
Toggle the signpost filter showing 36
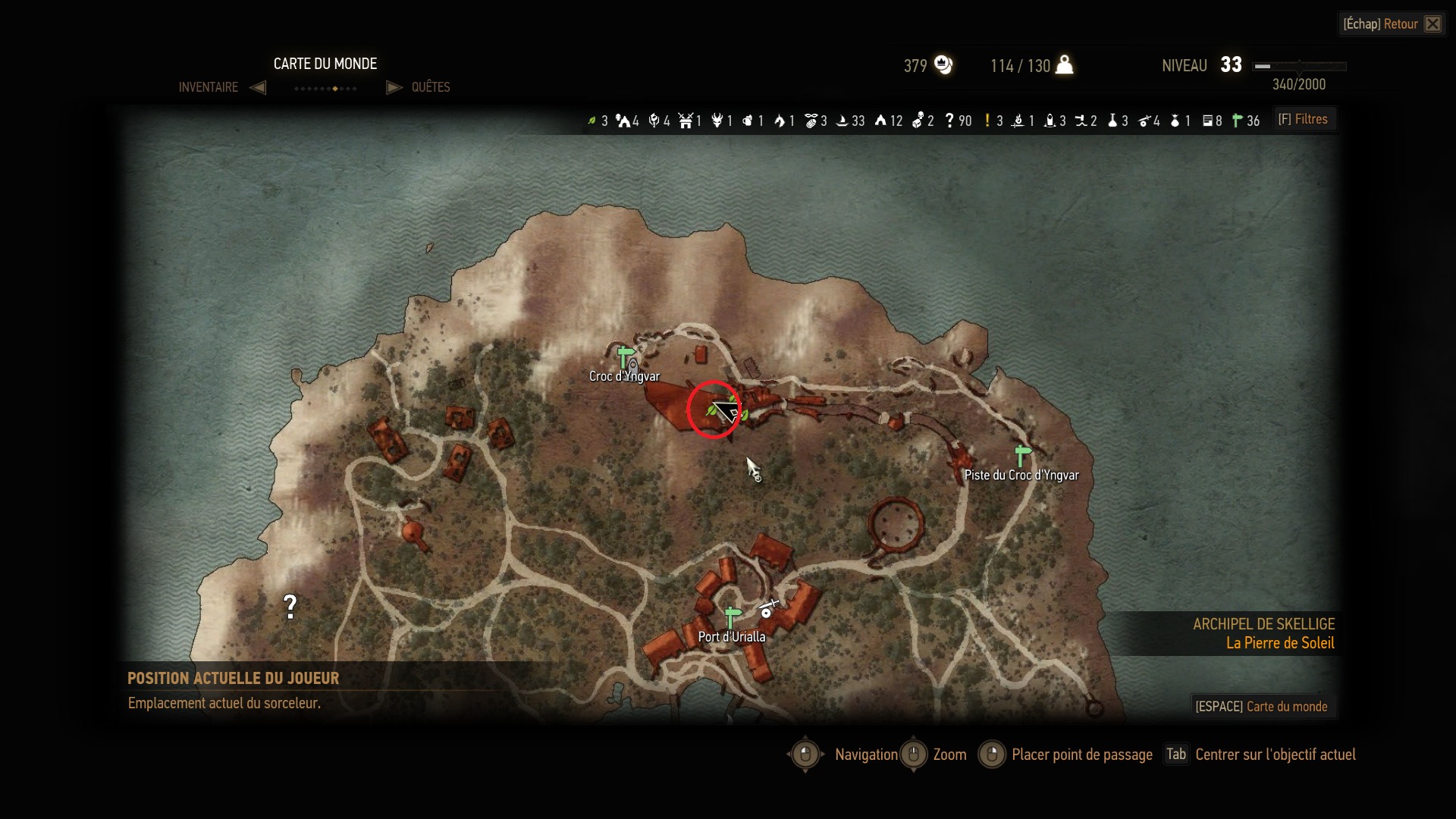(x=1245, y=121)
